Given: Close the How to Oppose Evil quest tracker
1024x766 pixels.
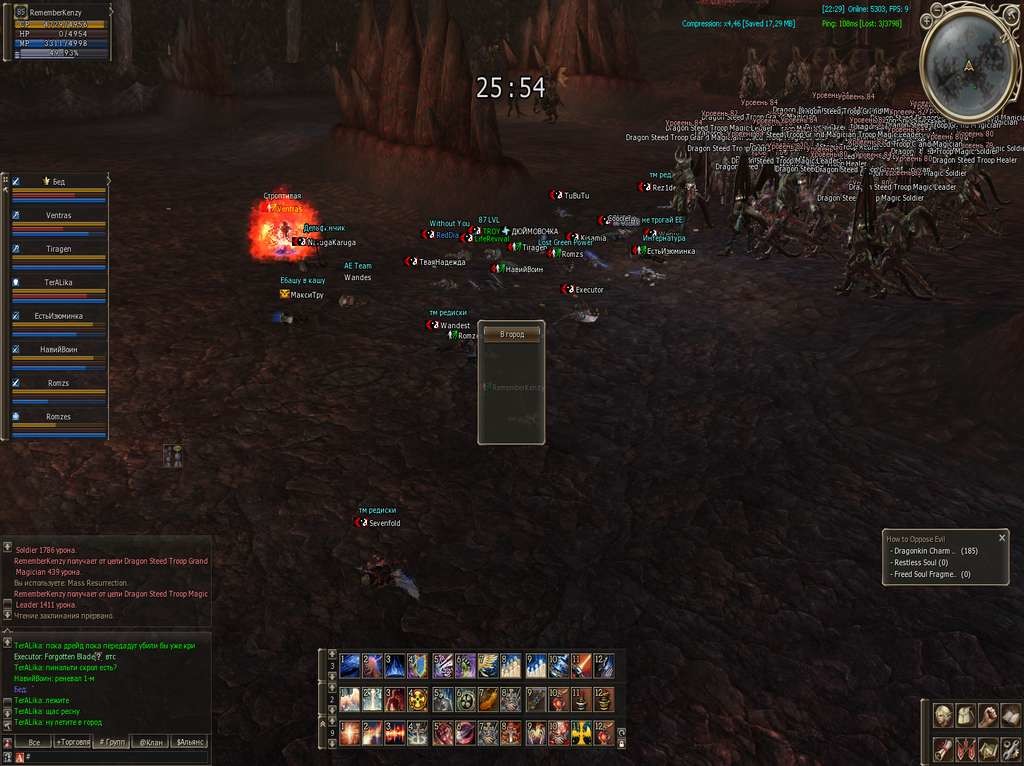Looking at the screenshot, I should point(1002,538).
